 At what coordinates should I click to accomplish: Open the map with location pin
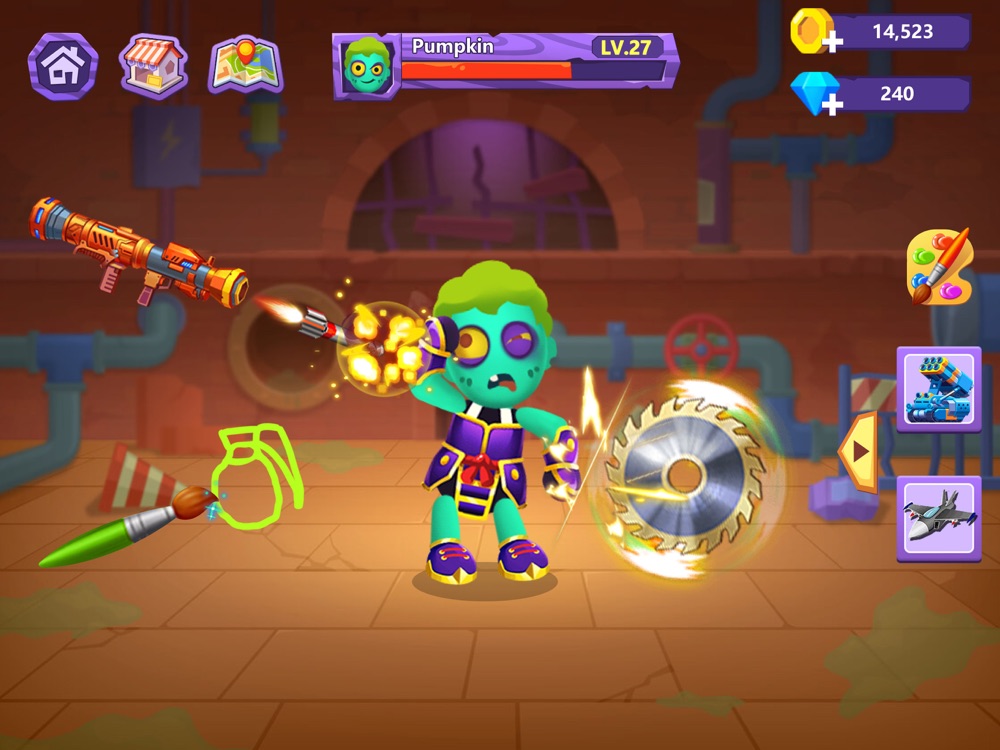[245, 66]
